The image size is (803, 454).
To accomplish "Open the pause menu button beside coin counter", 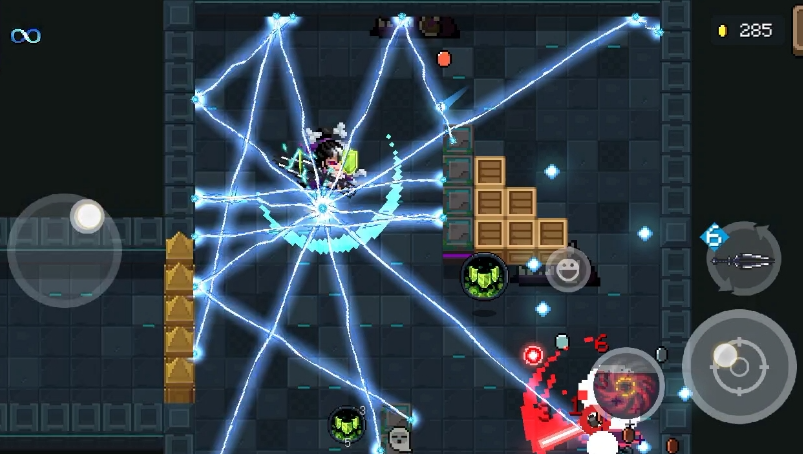I will coord(797,30).
